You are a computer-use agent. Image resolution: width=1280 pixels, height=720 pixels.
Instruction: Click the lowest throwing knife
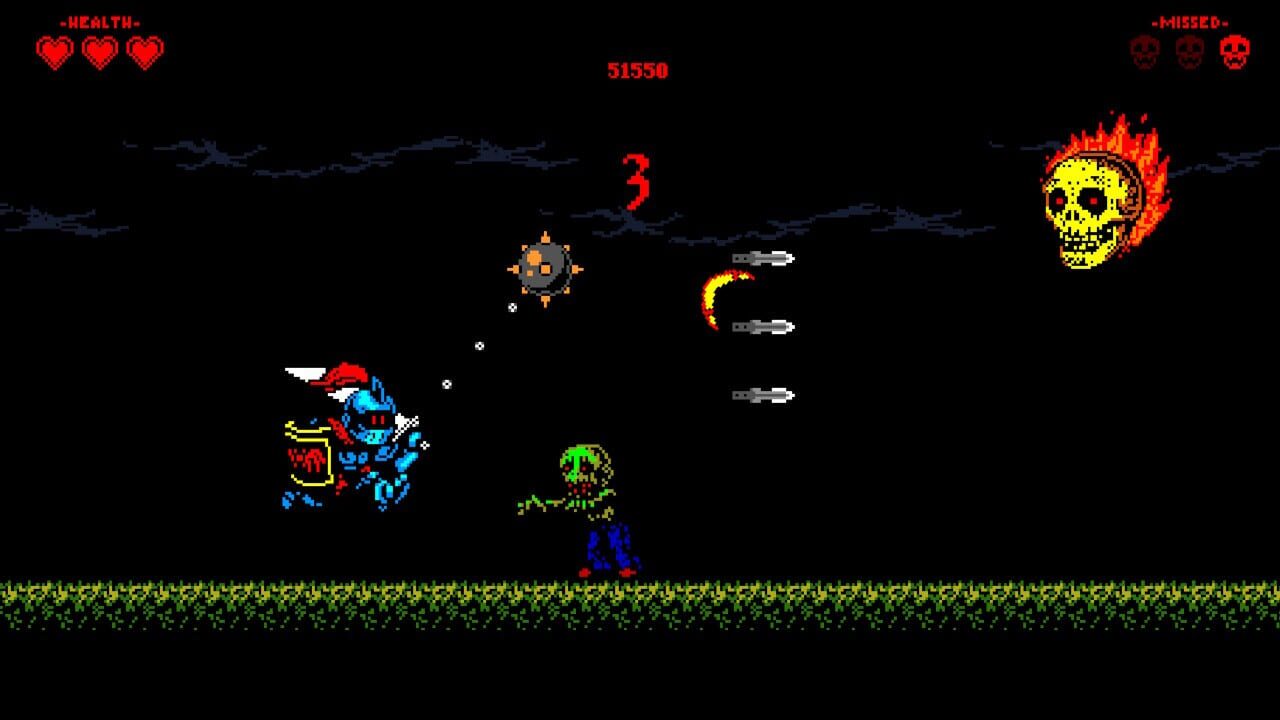(x=760, y=392)
